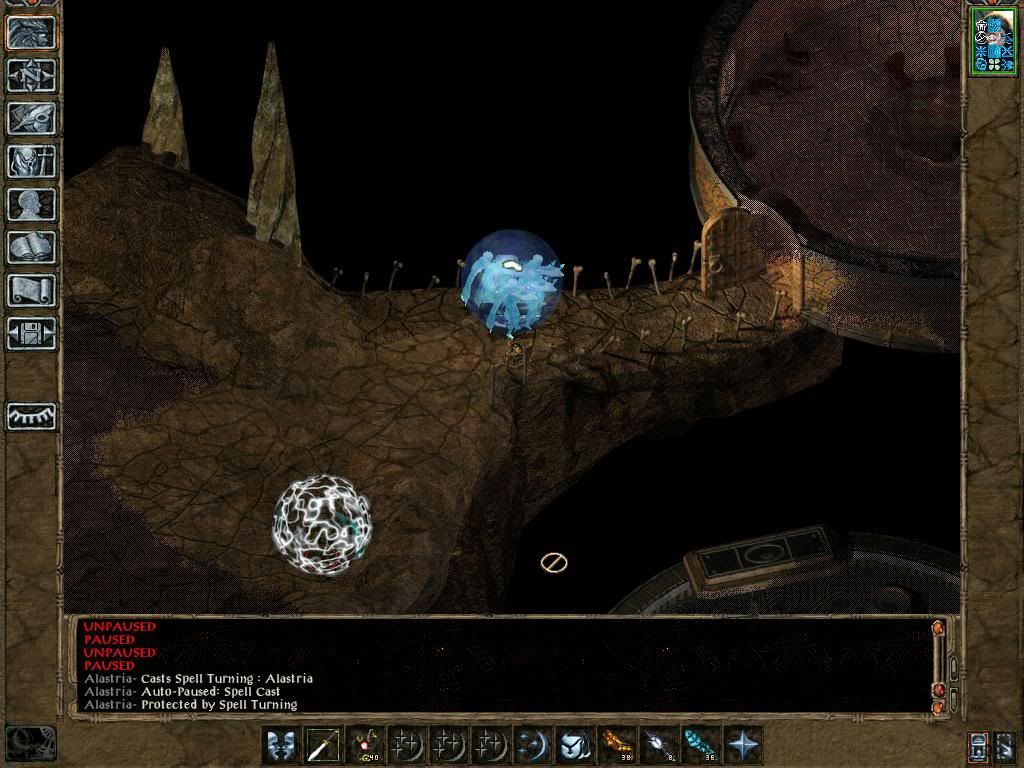Open the mage spellbook
This screenshot has height=768, width=1024.
pyautogui.click(x=31, y=247)
